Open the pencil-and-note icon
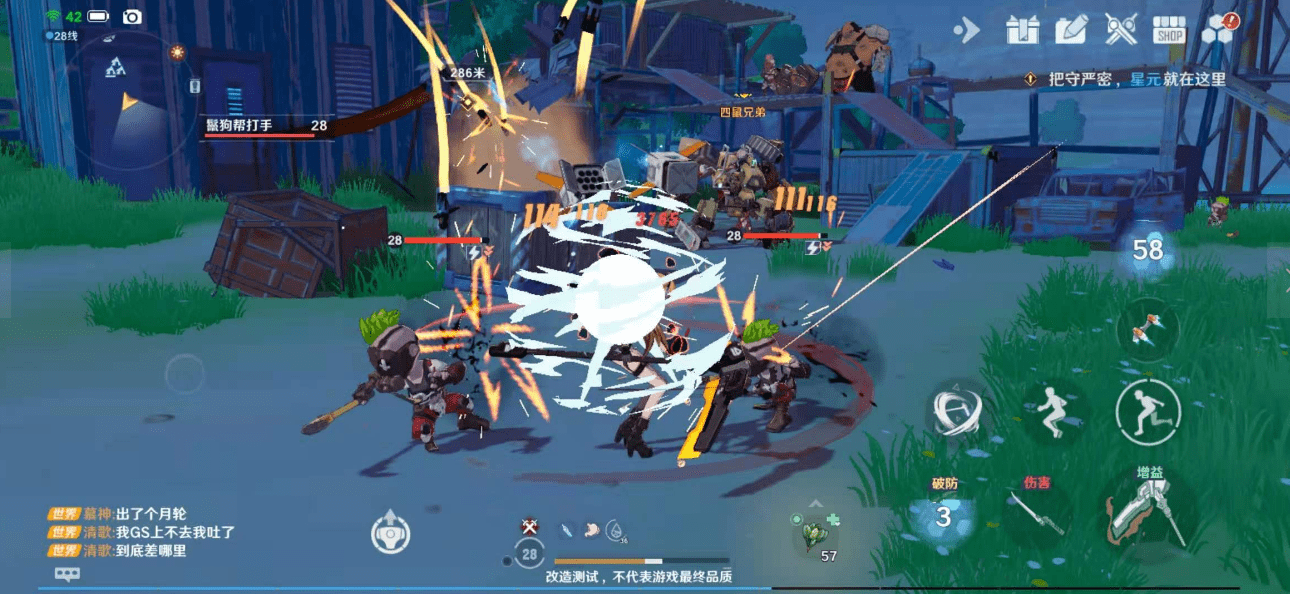1290x594 pixels. (1071, 30)
